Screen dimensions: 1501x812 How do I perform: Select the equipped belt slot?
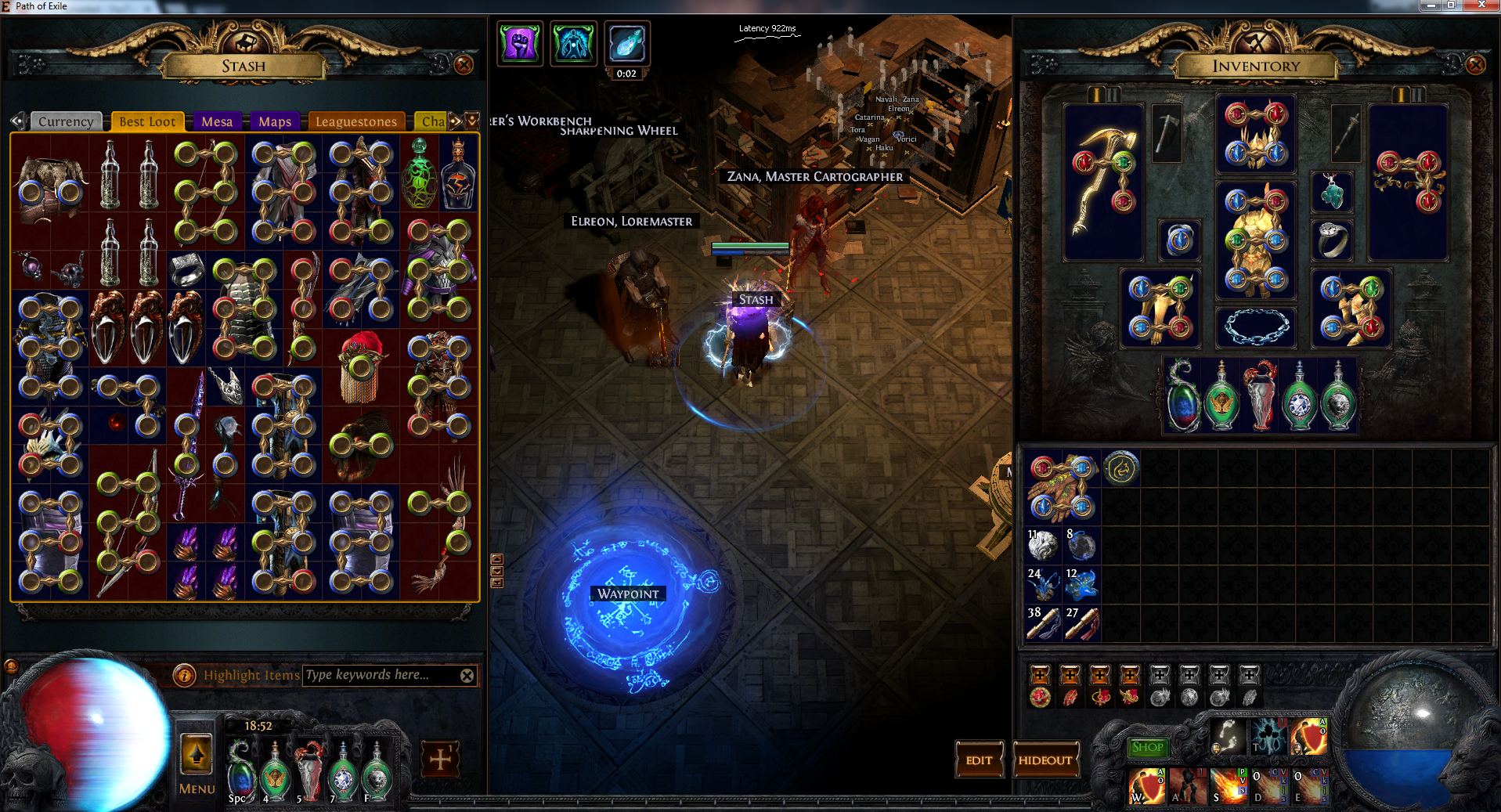pyautogui.click(x=1256, y=327)
